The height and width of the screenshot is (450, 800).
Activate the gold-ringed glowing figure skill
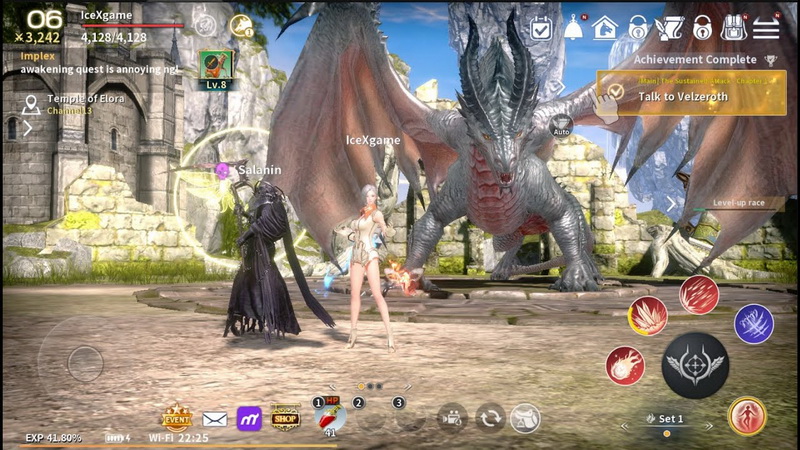[x=746, y=416]
